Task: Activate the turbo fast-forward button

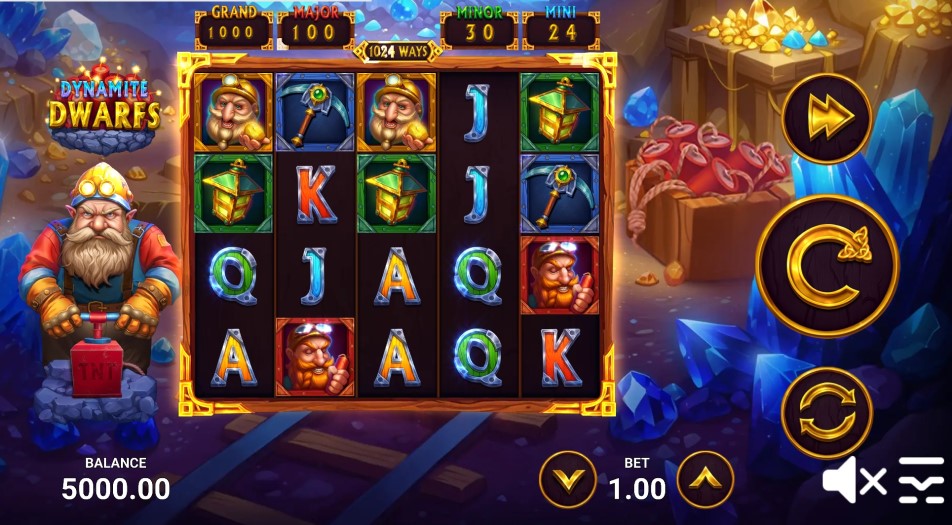Action: tap(826, 117)
